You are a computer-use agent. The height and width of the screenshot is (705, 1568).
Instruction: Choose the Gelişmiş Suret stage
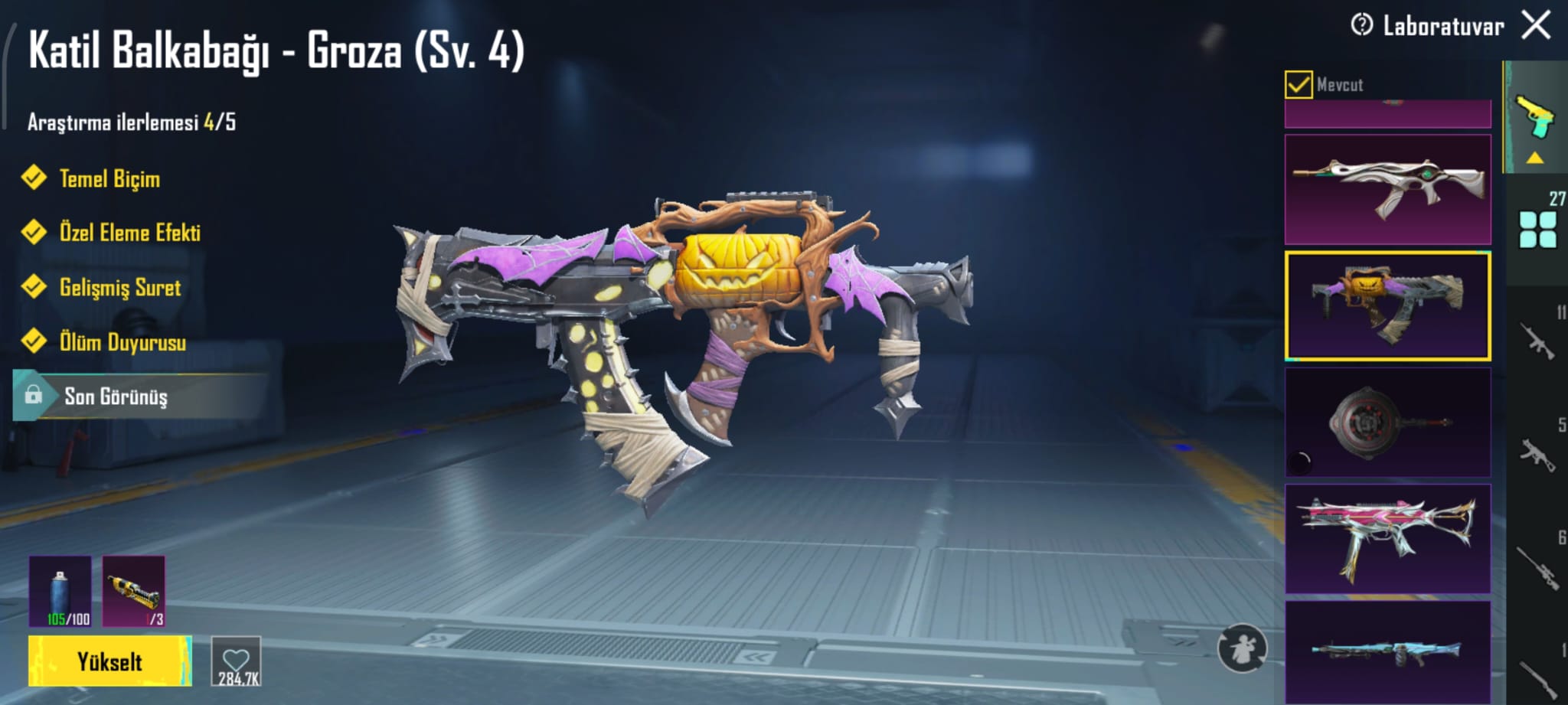coord(119,287)
